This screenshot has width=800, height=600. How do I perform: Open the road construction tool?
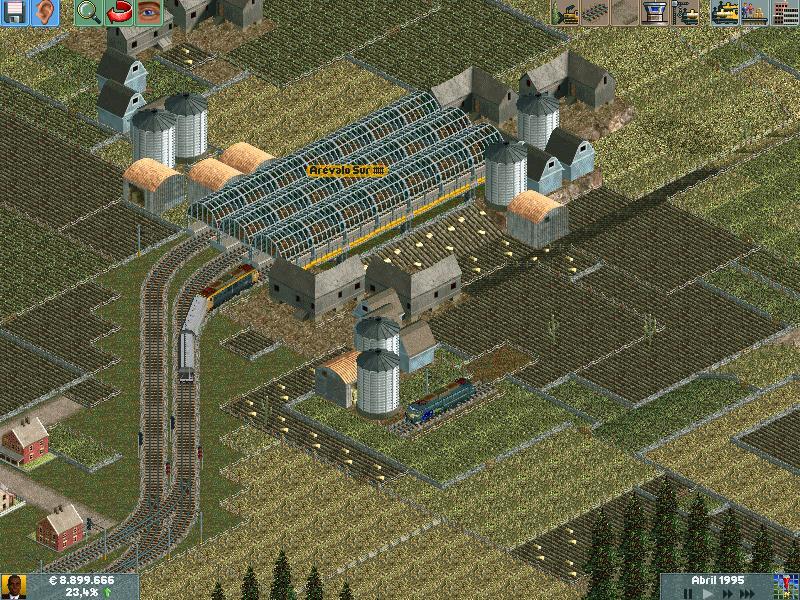pos(626,13)
